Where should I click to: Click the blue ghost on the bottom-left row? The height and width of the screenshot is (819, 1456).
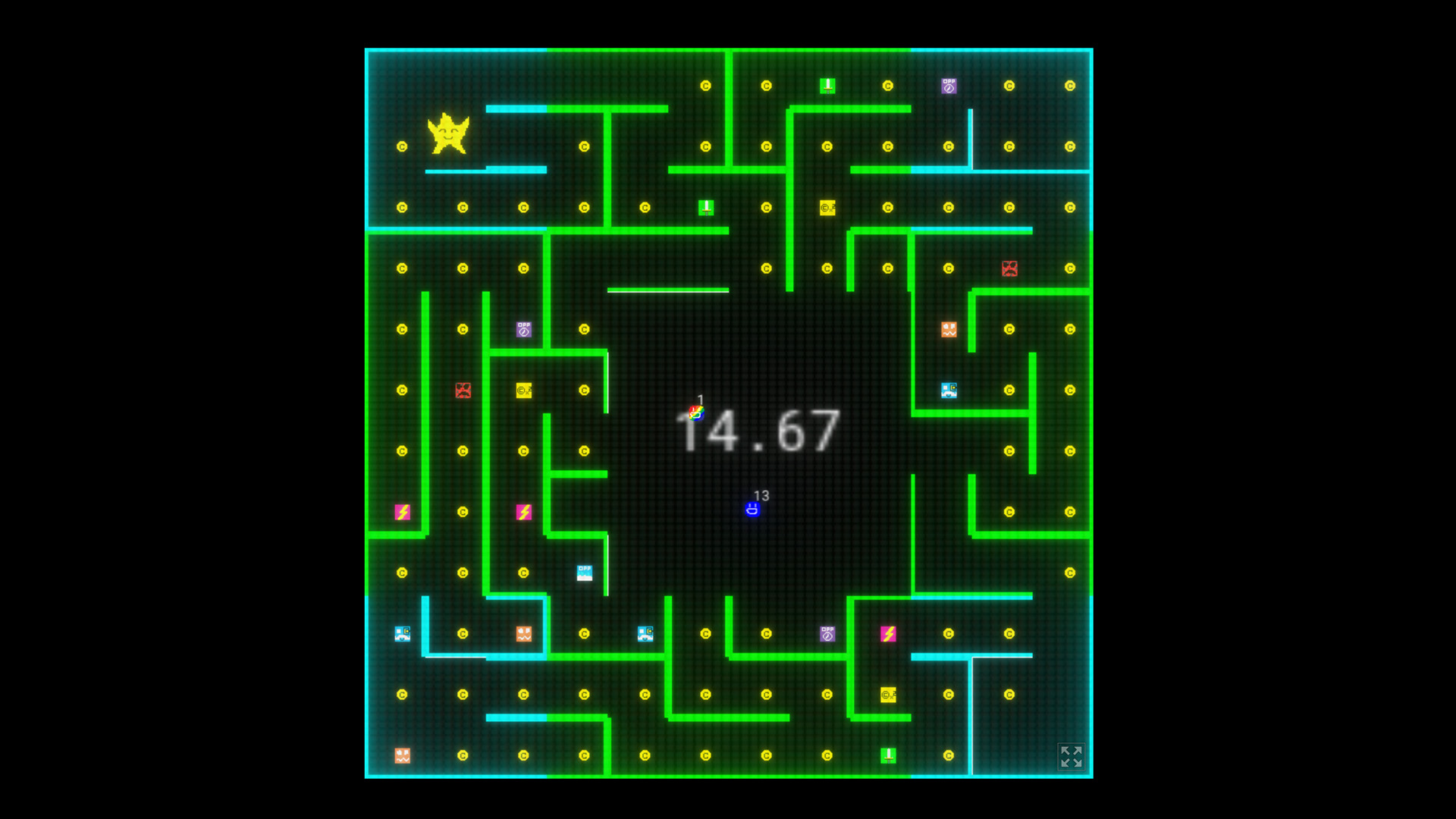[402, 635]
